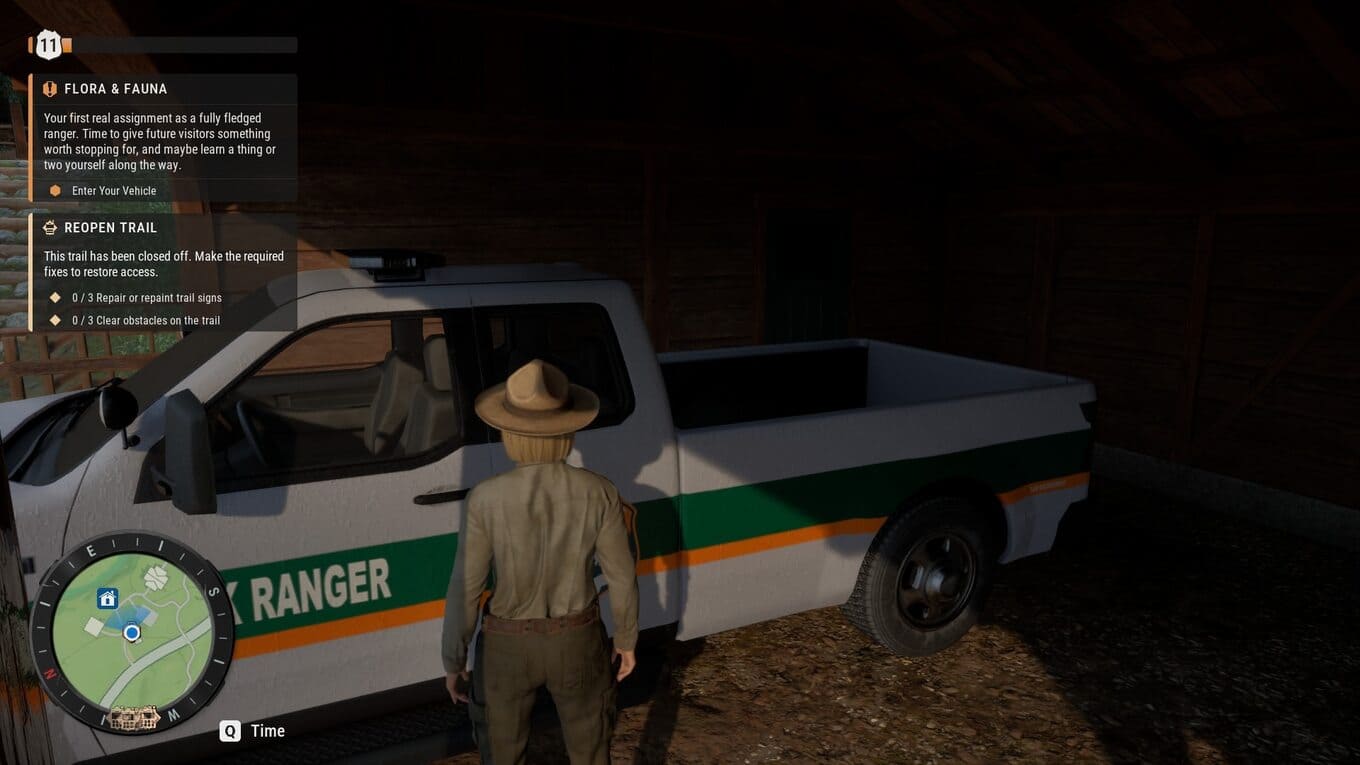1360x765 pixels.
Task: Select the Enter Your Vehicle objective
Action: point(114,191)
